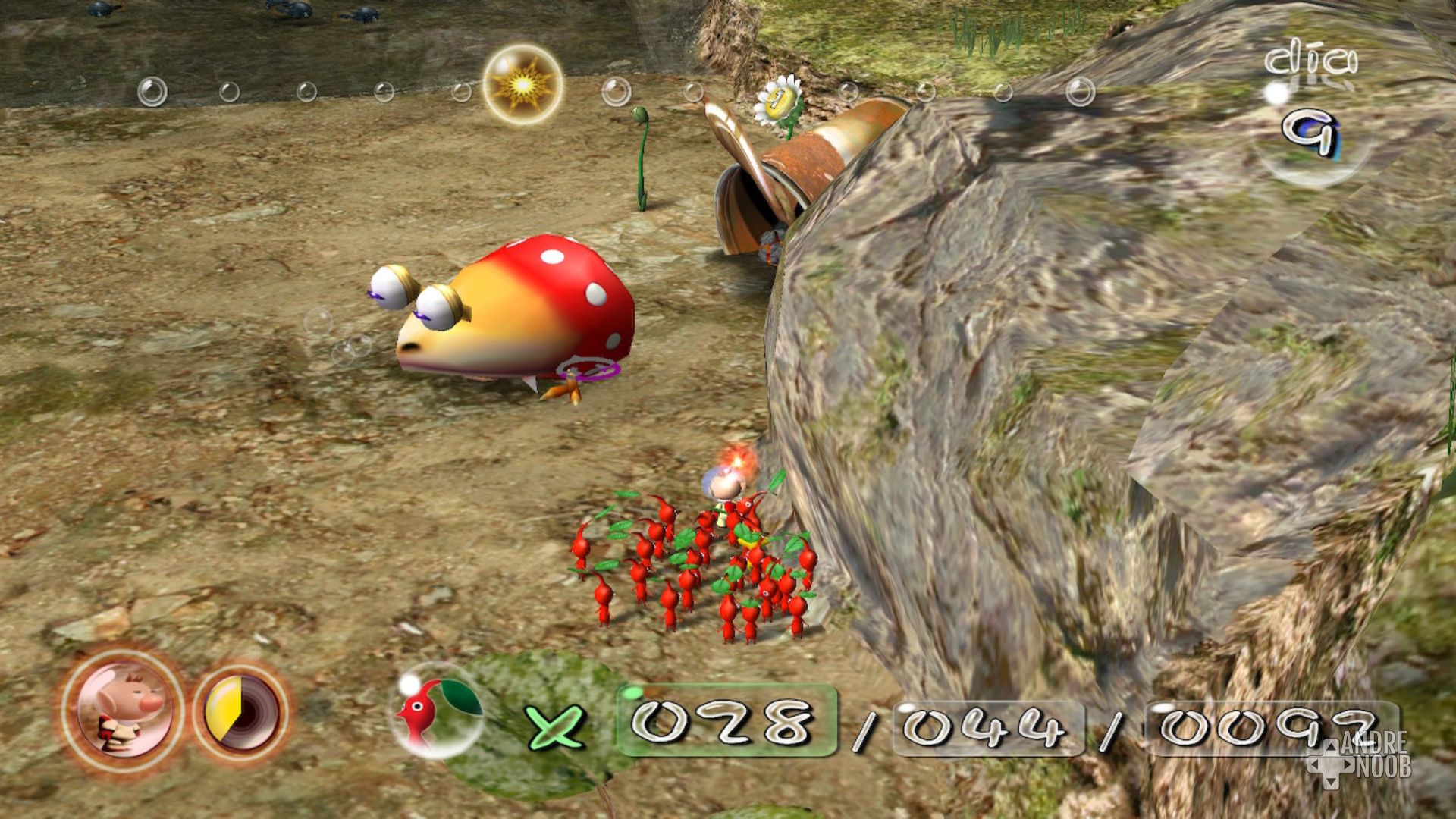Click the glowing sun icon on the sun meter
This screenshot has width=1456, height=819.
[x=523, y=83]
